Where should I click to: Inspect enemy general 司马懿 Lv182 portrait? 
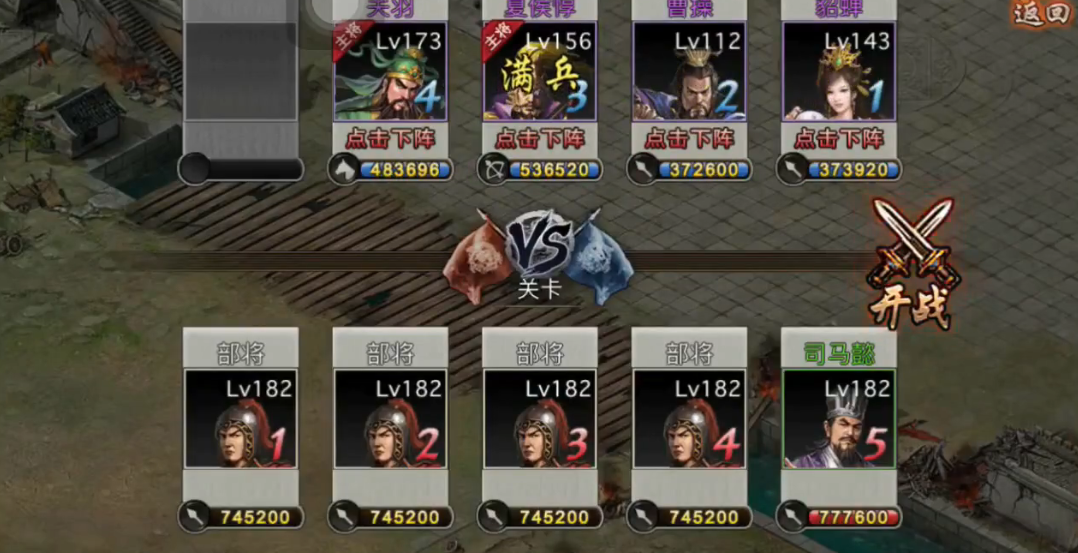838,420
